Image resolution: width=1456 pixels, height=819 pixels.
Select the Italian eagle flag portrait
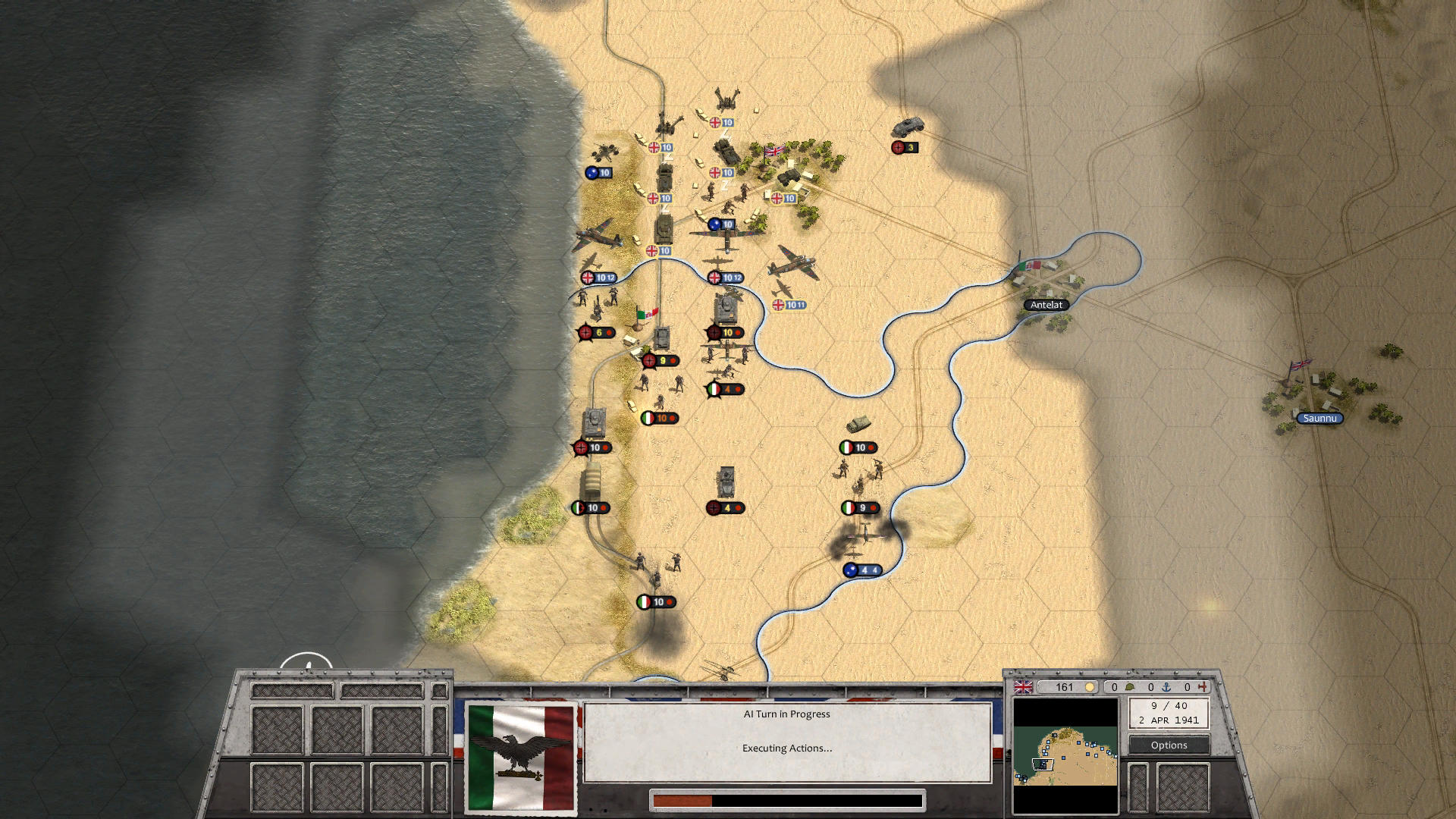[520, 758]
